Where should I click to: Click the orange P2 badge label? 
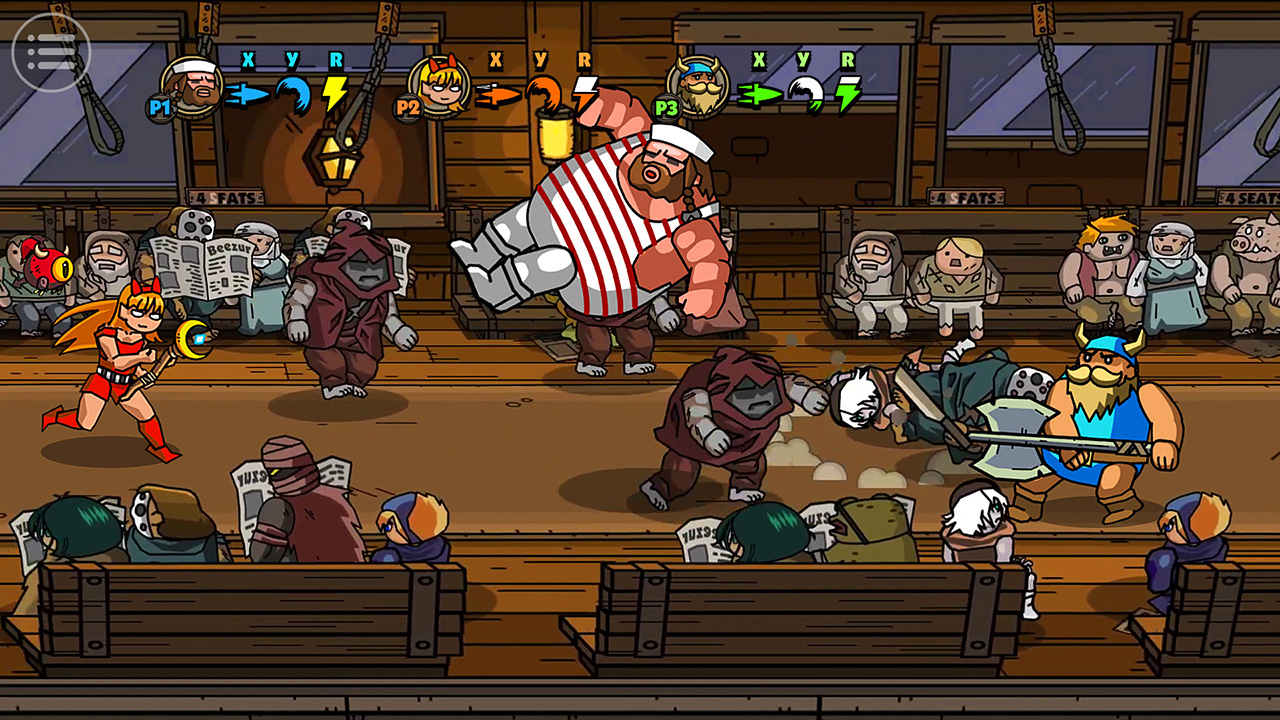(x=407, y=108)
